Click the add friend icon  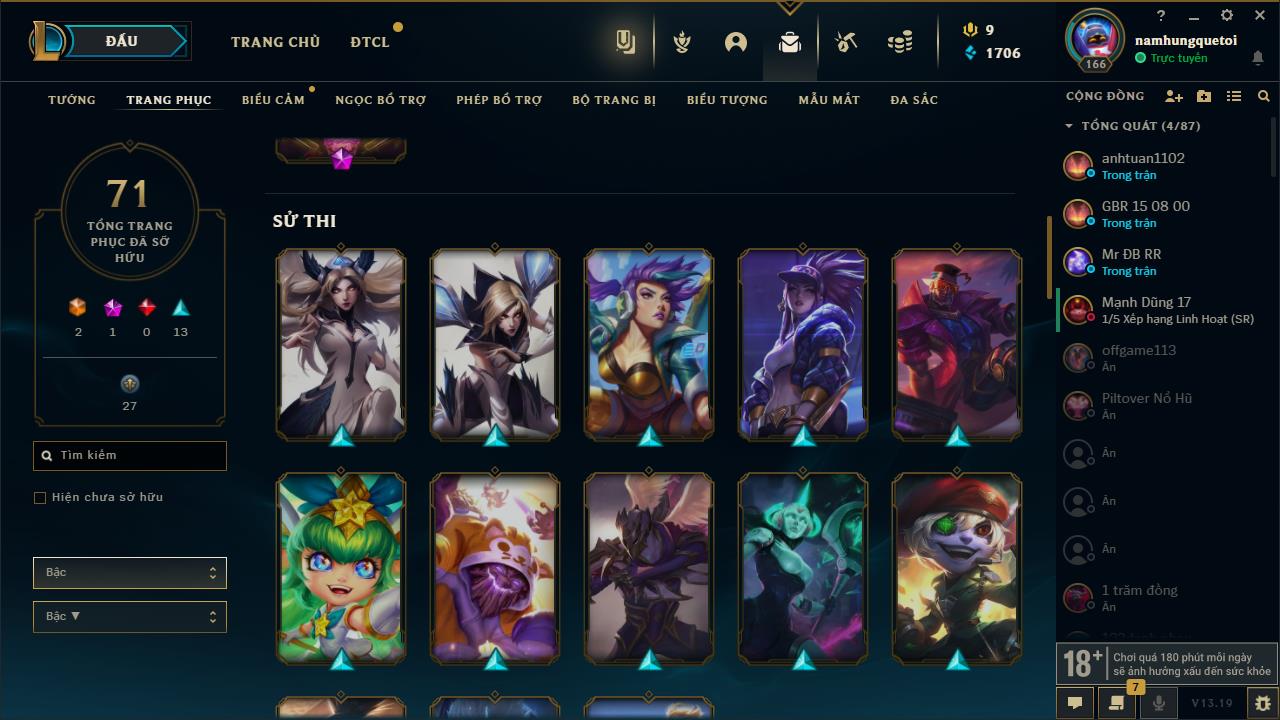(1174, 96)
